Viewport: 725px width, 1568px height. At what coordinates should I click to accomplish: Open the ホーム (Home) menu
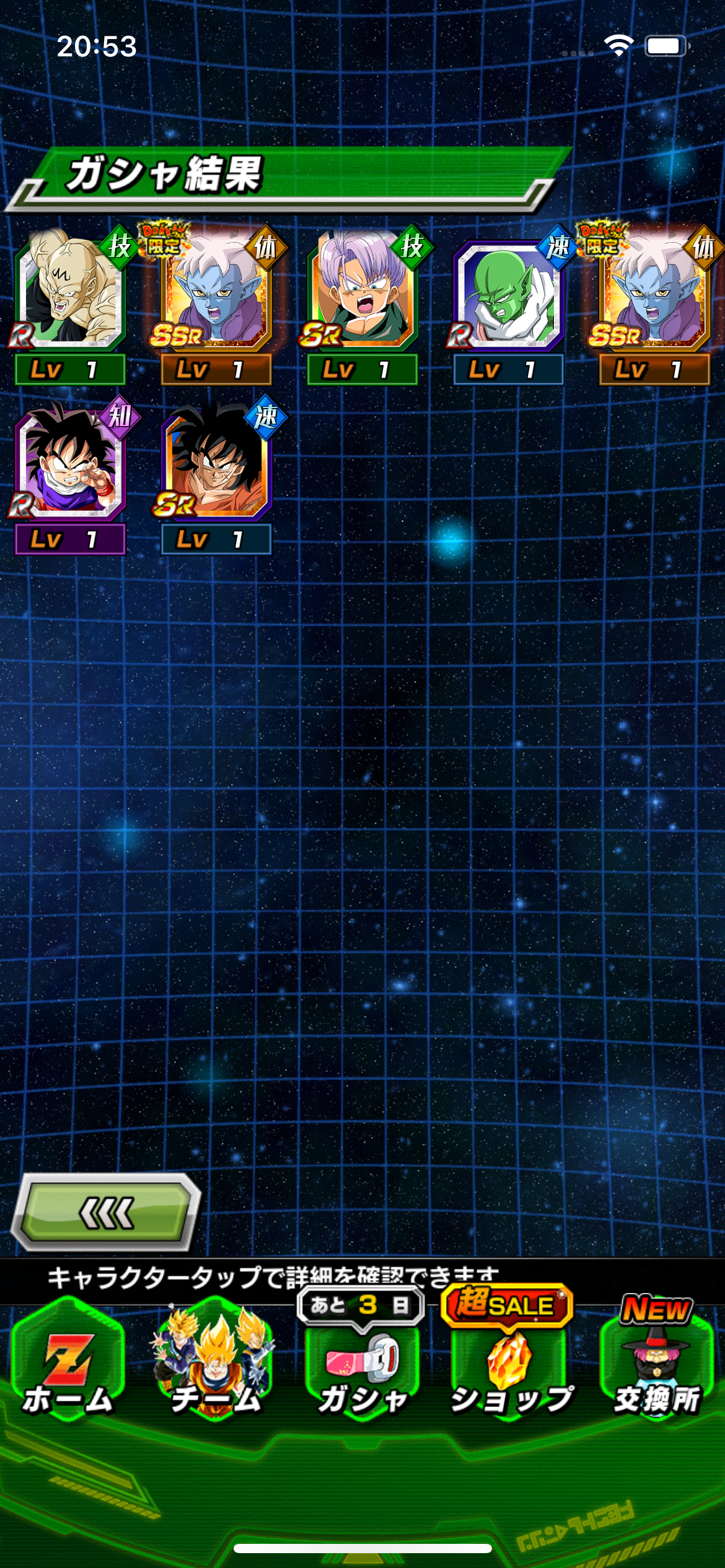coord(68,1367)
